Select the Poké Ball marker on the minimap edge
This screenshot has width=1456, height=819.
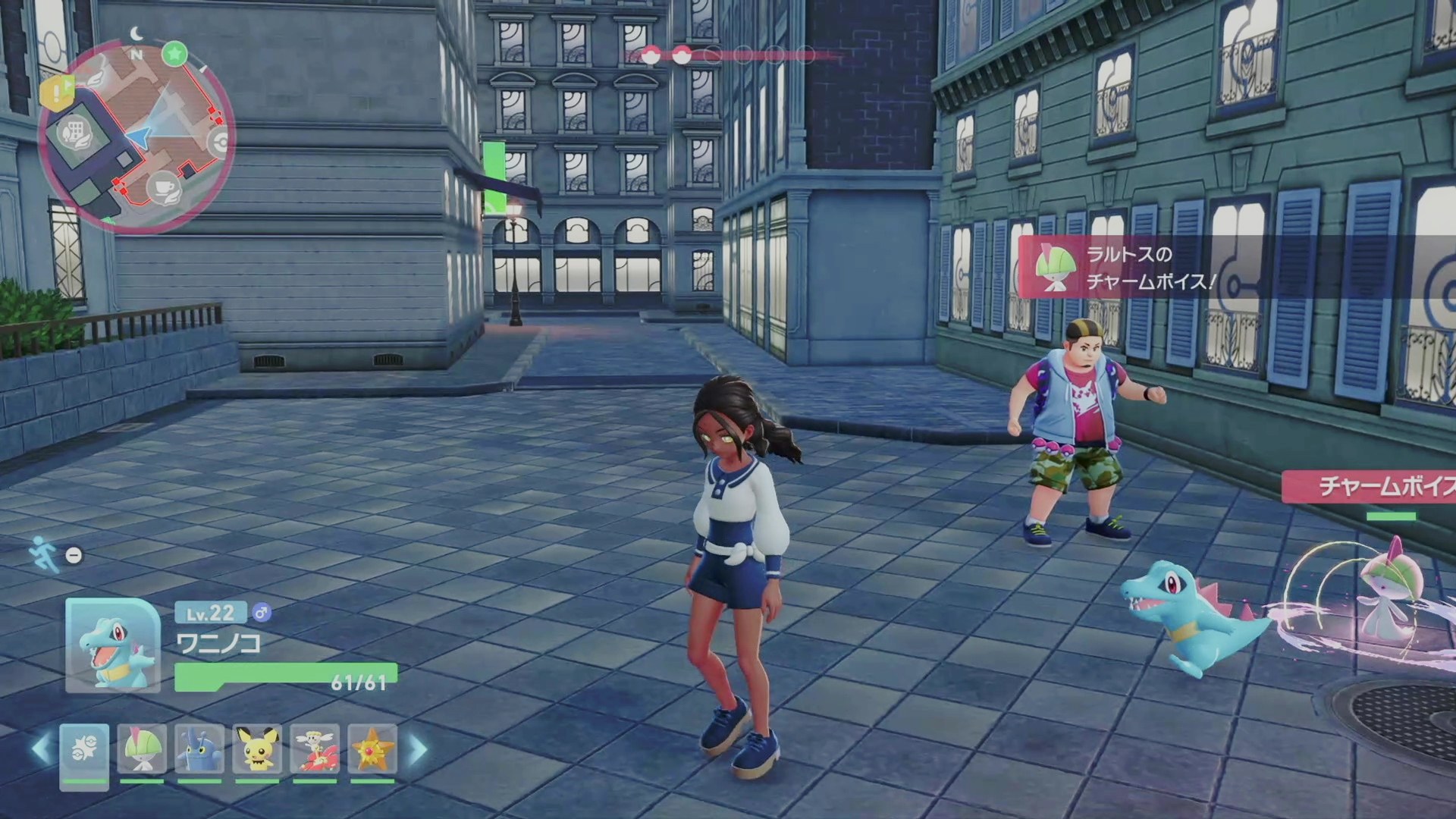tap(221, 143)
